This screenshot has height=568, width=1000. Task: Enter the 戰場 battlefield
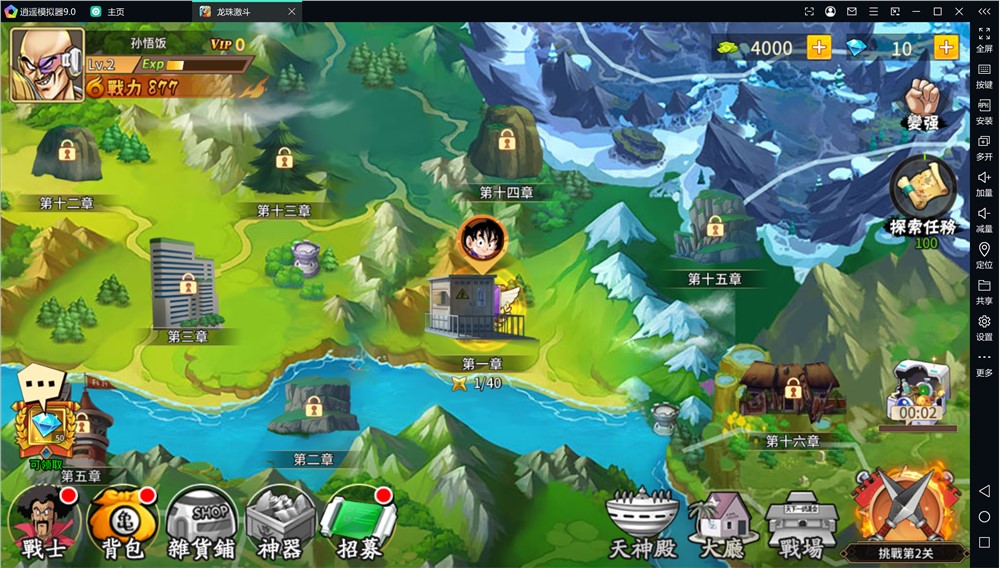[x=801, y=523]
